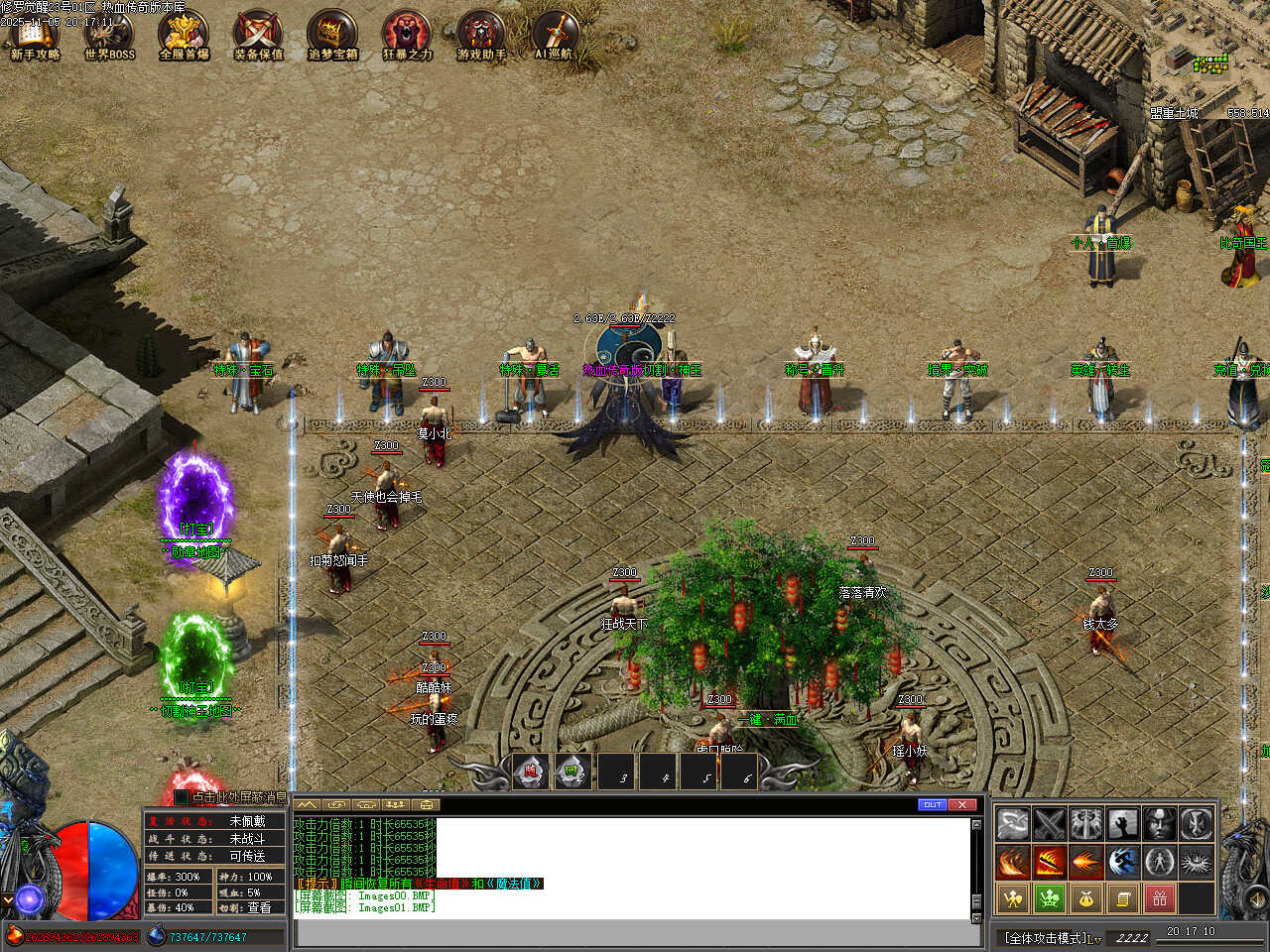
Task: Activate the 狂暴之力 icon
Action: point(407,35)
